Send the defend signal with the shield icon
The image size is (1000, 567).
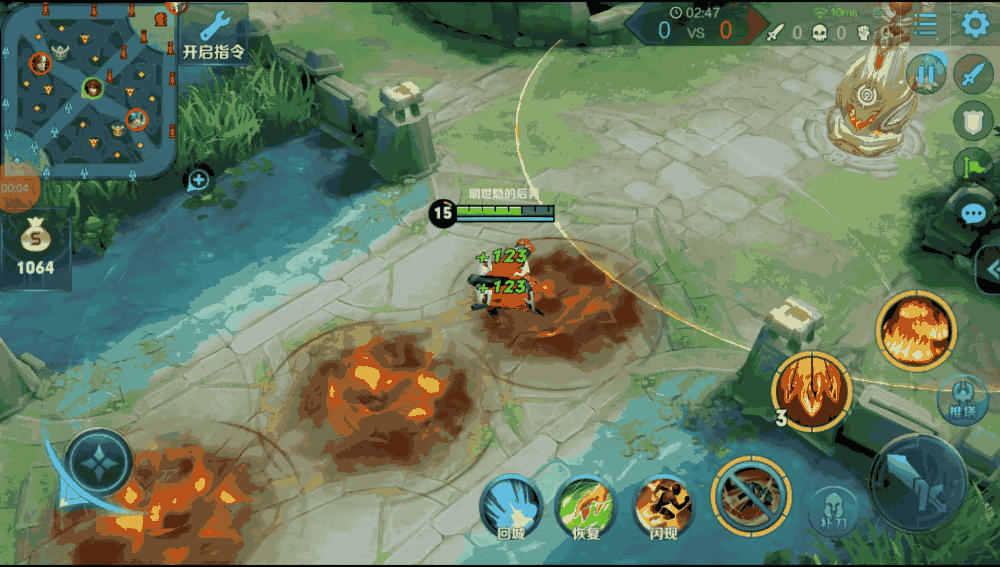(972, 121)
